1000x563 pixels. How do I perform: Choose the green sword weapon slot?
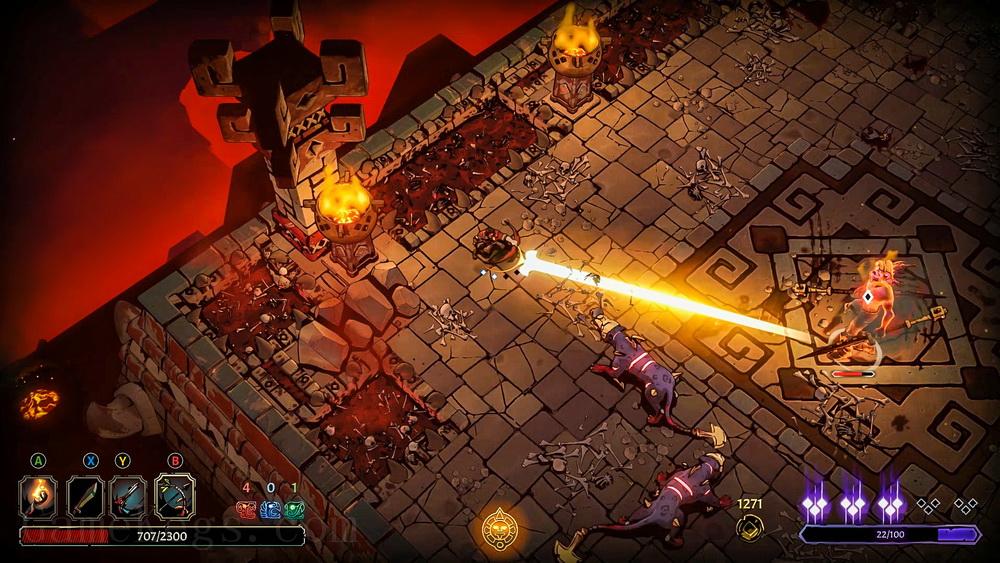tap(84, 496)
